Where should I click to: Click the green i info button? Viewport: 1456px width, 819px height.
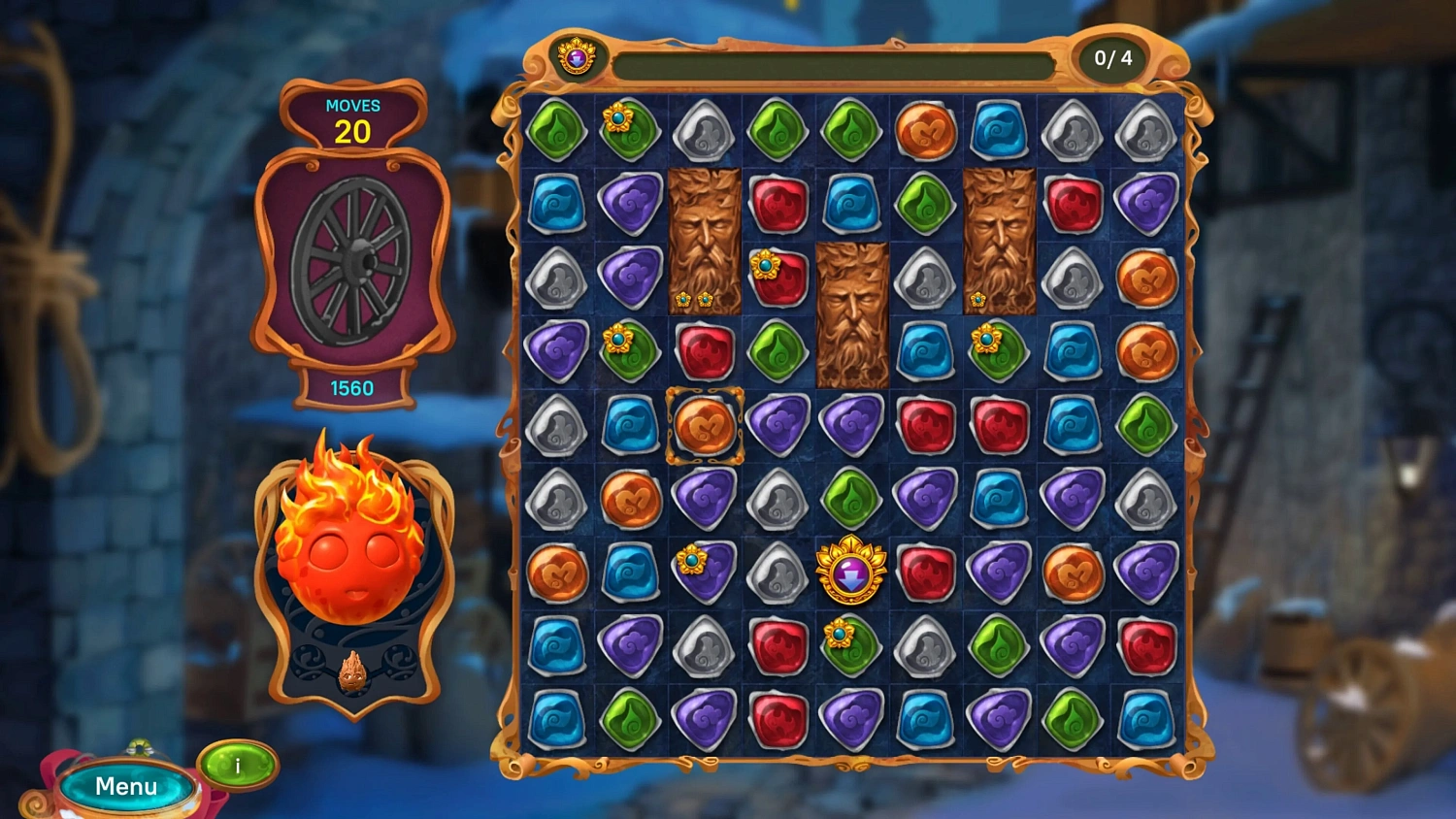click(x=235, y=767)
